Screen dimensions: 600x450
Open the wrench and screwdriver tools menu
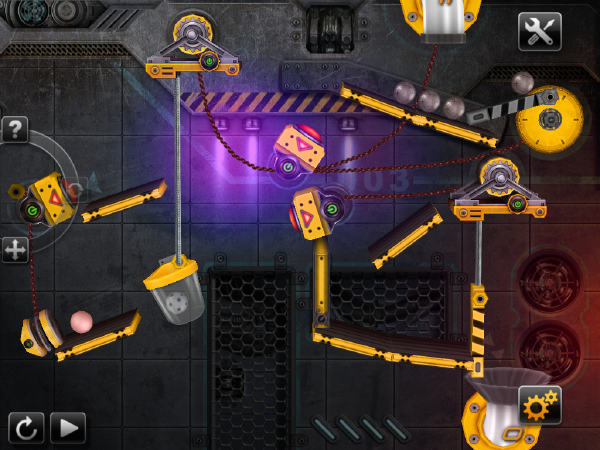pyautogui.click(x=539, y=32)
